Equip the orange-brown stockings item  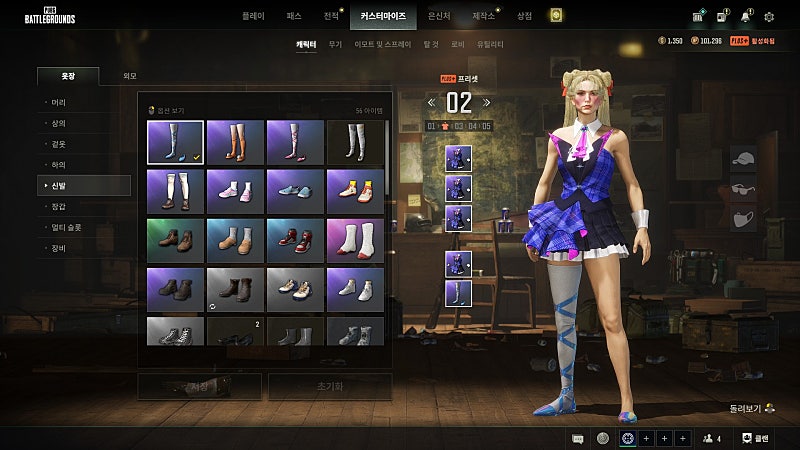[x=236, y=142]
